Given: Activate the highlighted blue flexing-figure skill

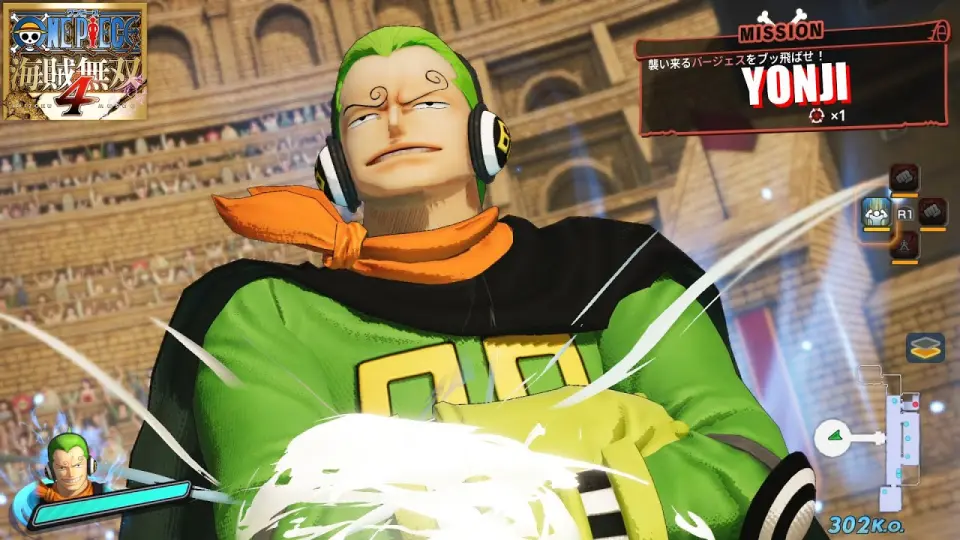Looking at the screenshot, I should (x=876, y=212).
